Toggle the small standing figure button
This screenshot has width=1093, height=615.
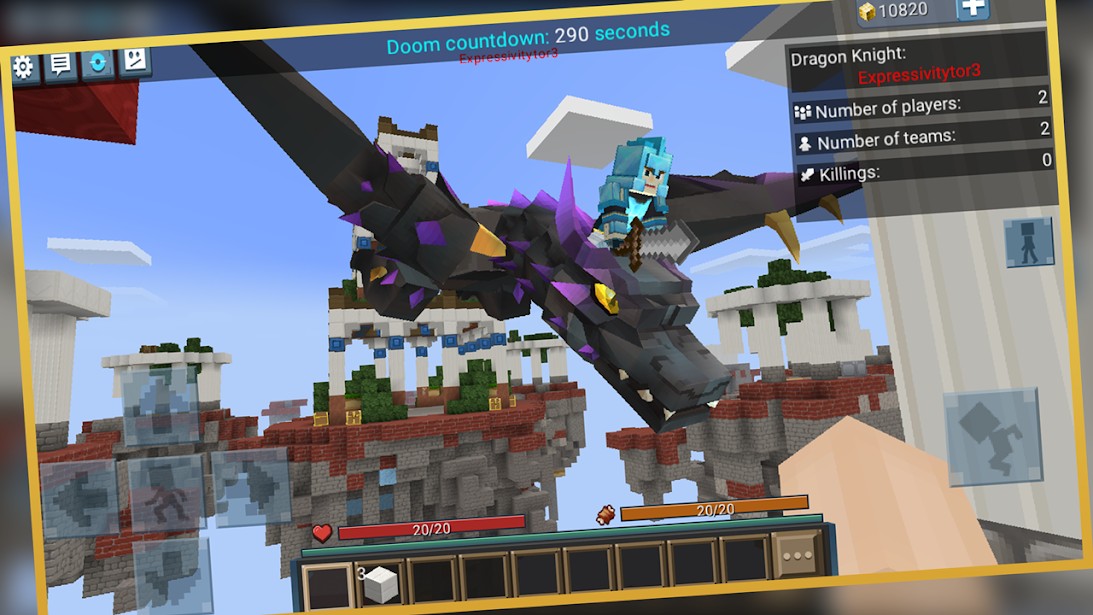(x=1029, y=242)
